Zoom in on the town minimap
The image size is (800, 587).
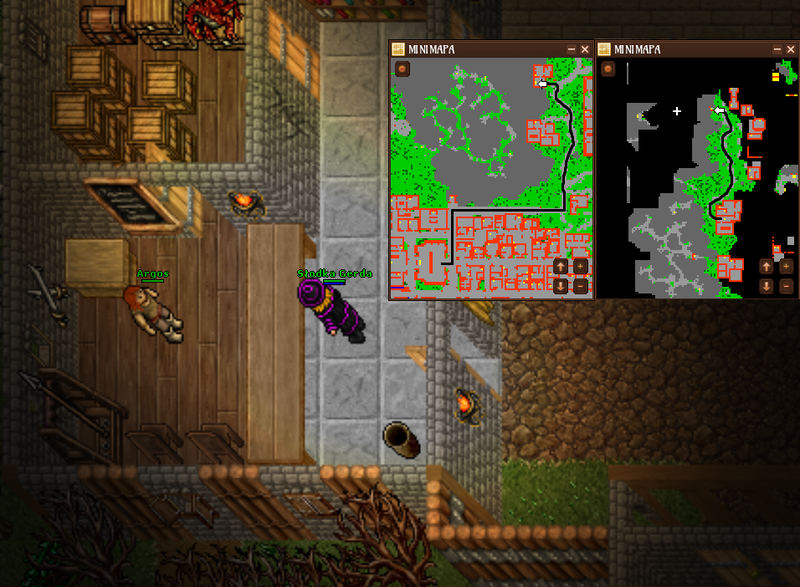tap(580, 267)
